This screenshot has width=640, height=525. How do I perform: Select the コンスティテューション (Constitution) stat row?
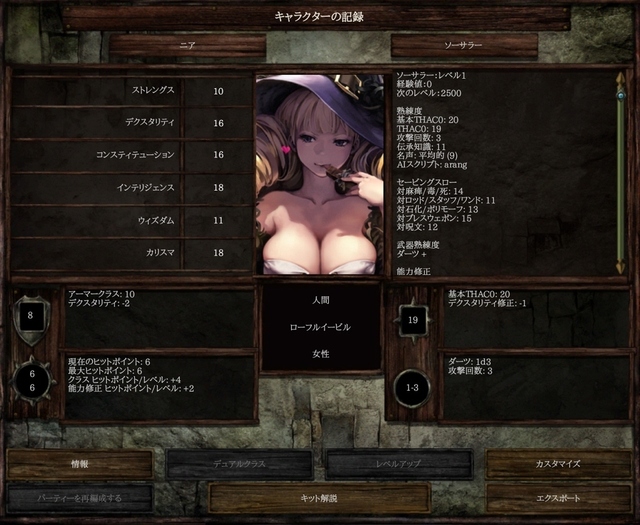click(130, 155)
